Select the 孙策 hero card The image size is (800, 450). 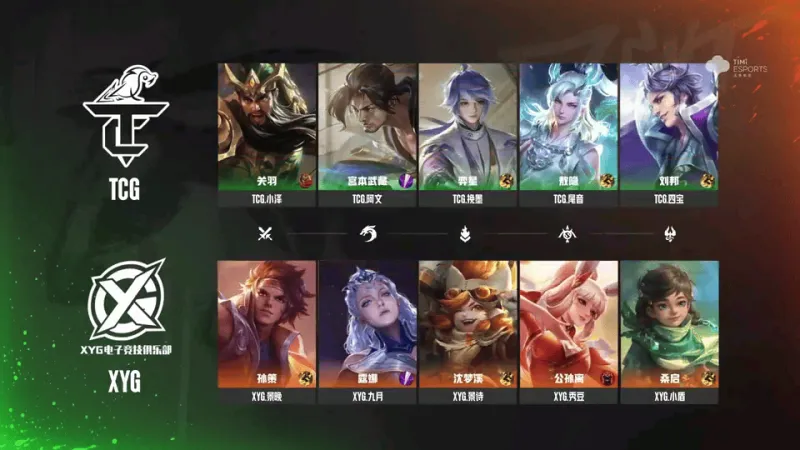click(x=267, y=324)
